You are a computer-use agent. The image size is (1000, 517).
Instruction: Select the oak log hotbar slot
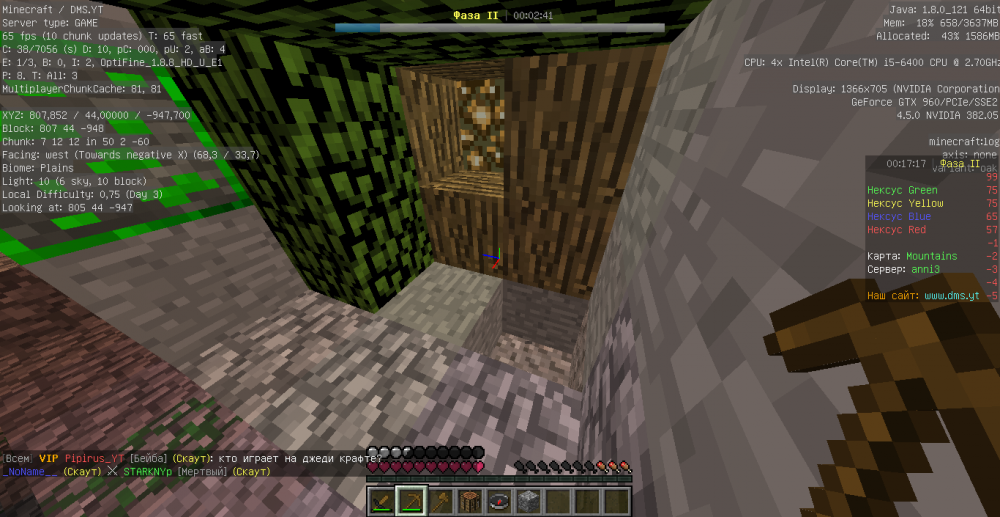[x=470, y=501]
